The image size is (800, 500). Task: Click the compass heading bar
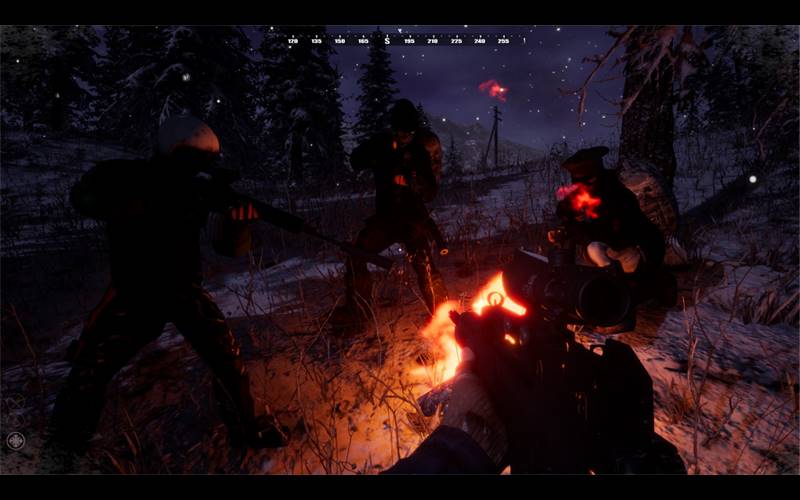tap(398, 41)
